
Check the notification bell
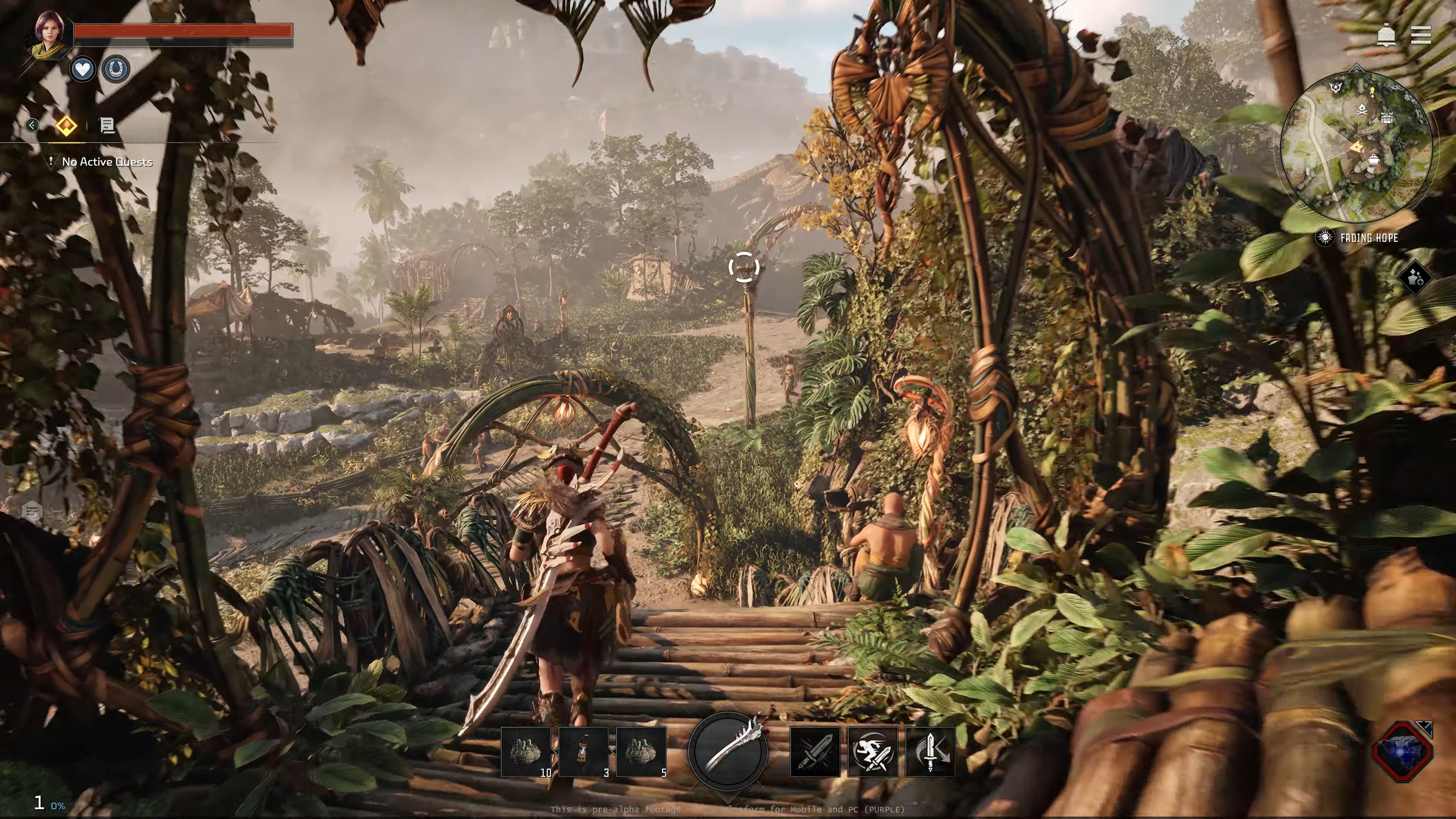tap(1386, 36)
